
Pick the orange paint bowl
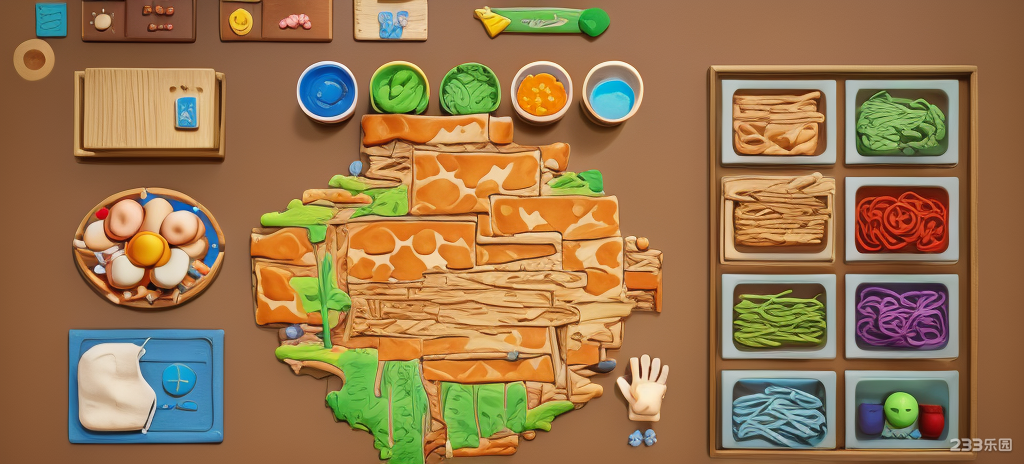541,93
